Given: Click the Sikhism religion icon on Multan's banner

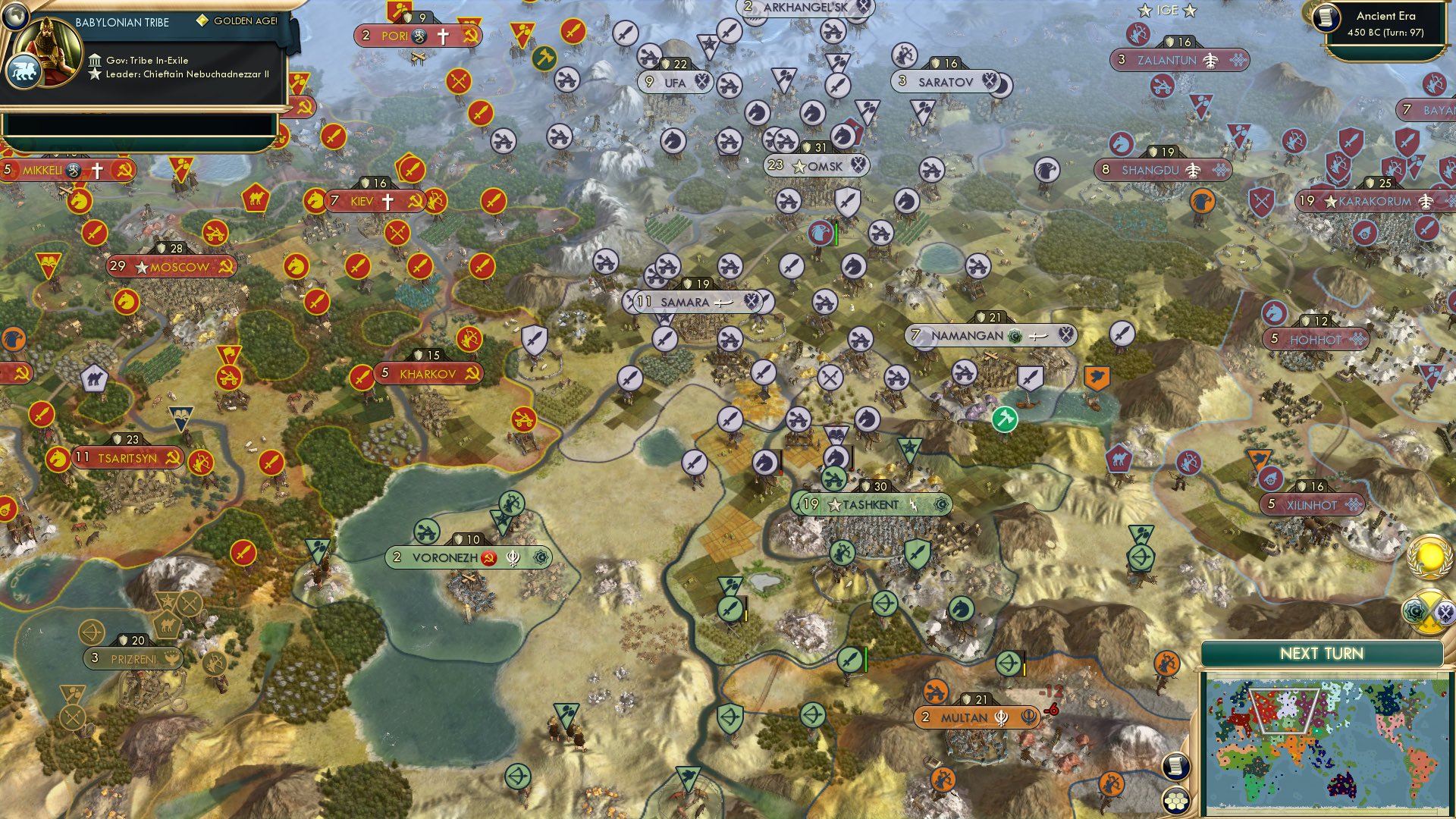Looking at the screenshot, I should [x=999, y=717].
